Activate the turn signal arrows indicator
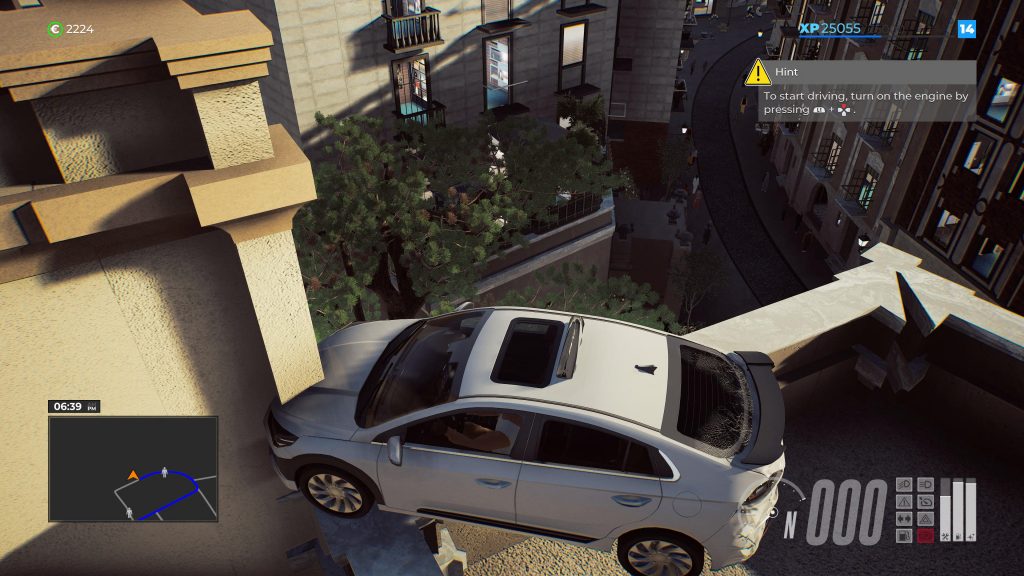 coord(904,518)
